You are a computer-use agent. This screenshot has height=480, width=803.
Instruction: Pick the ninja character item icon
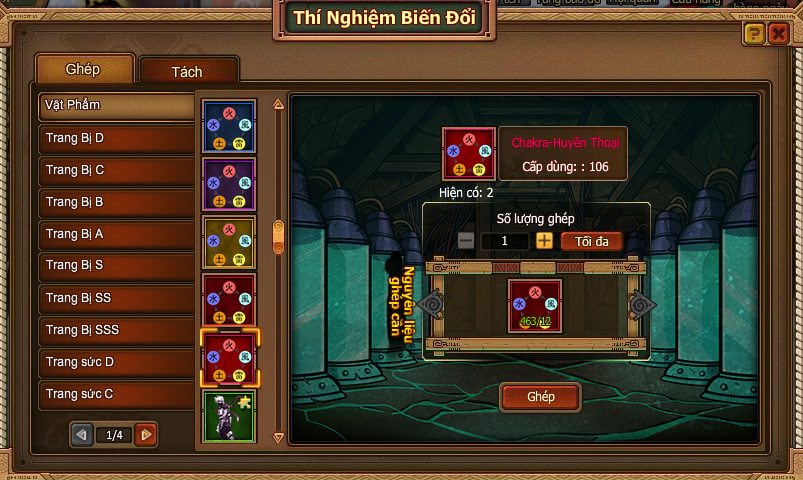(229, 416)
